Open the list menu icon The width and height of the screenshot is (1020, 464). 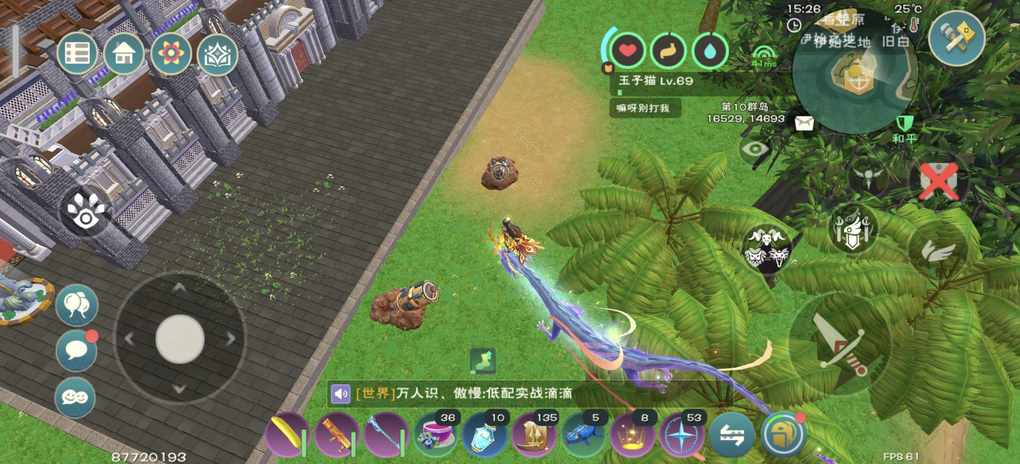tap(78, 53)
